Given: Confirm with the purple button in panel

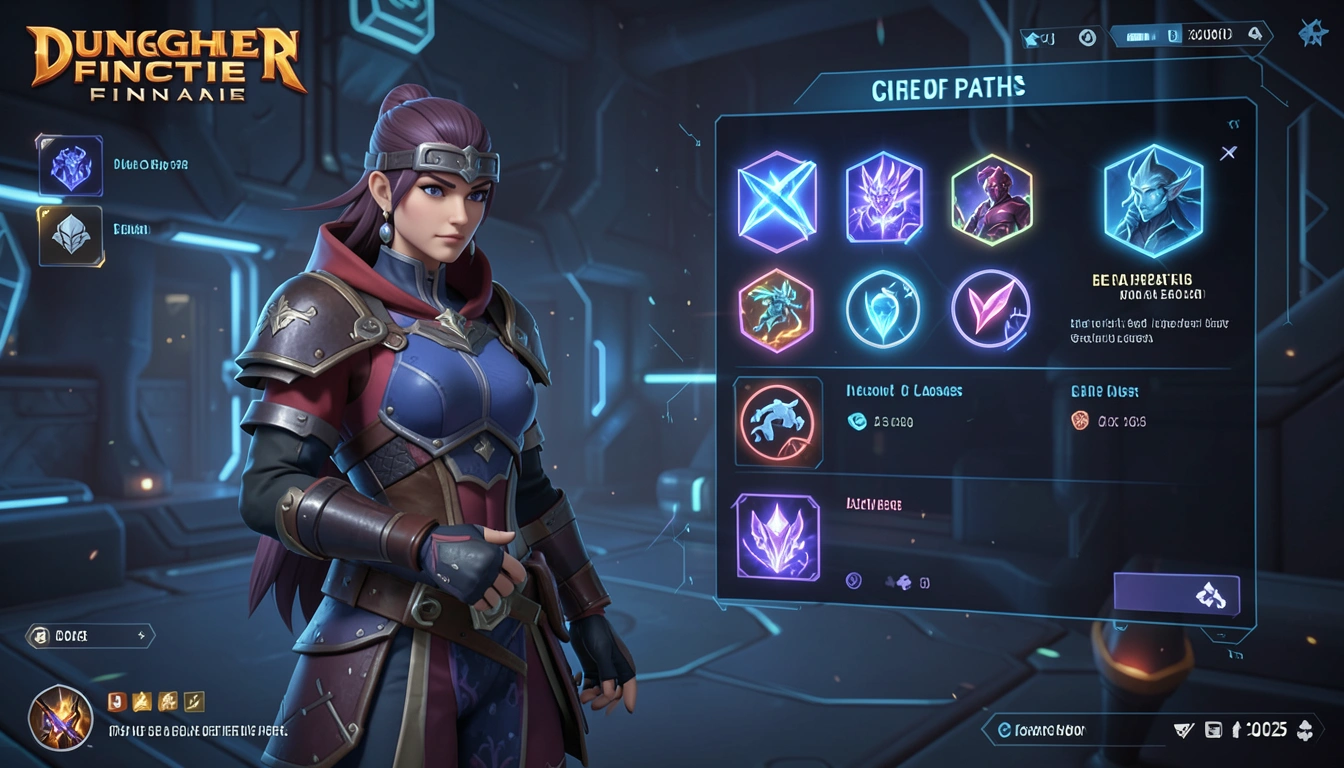Looking at the screenshot, I should [1176, 595].
